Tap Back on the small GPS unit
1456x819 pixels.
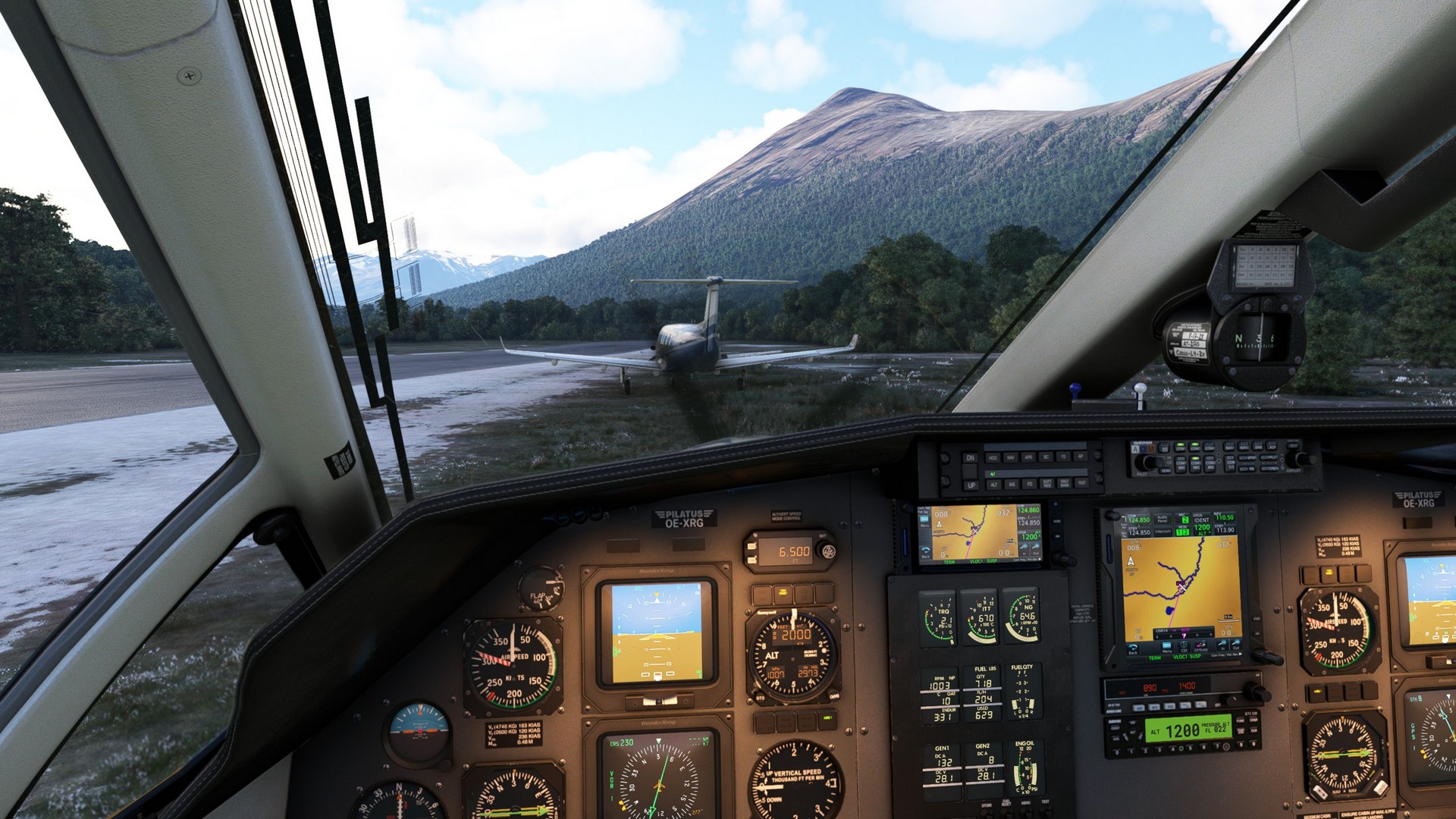tap(927, 554)
